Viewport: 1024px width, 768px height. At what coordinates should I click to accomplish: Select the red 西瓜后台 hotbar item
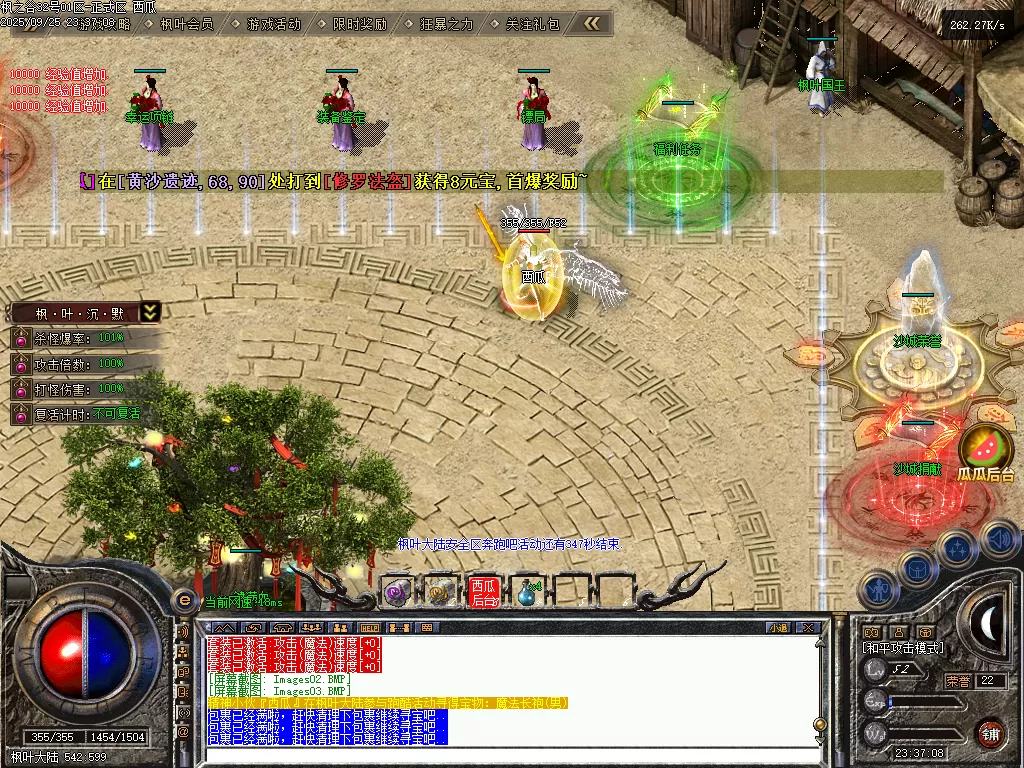(x=484, y=592)
